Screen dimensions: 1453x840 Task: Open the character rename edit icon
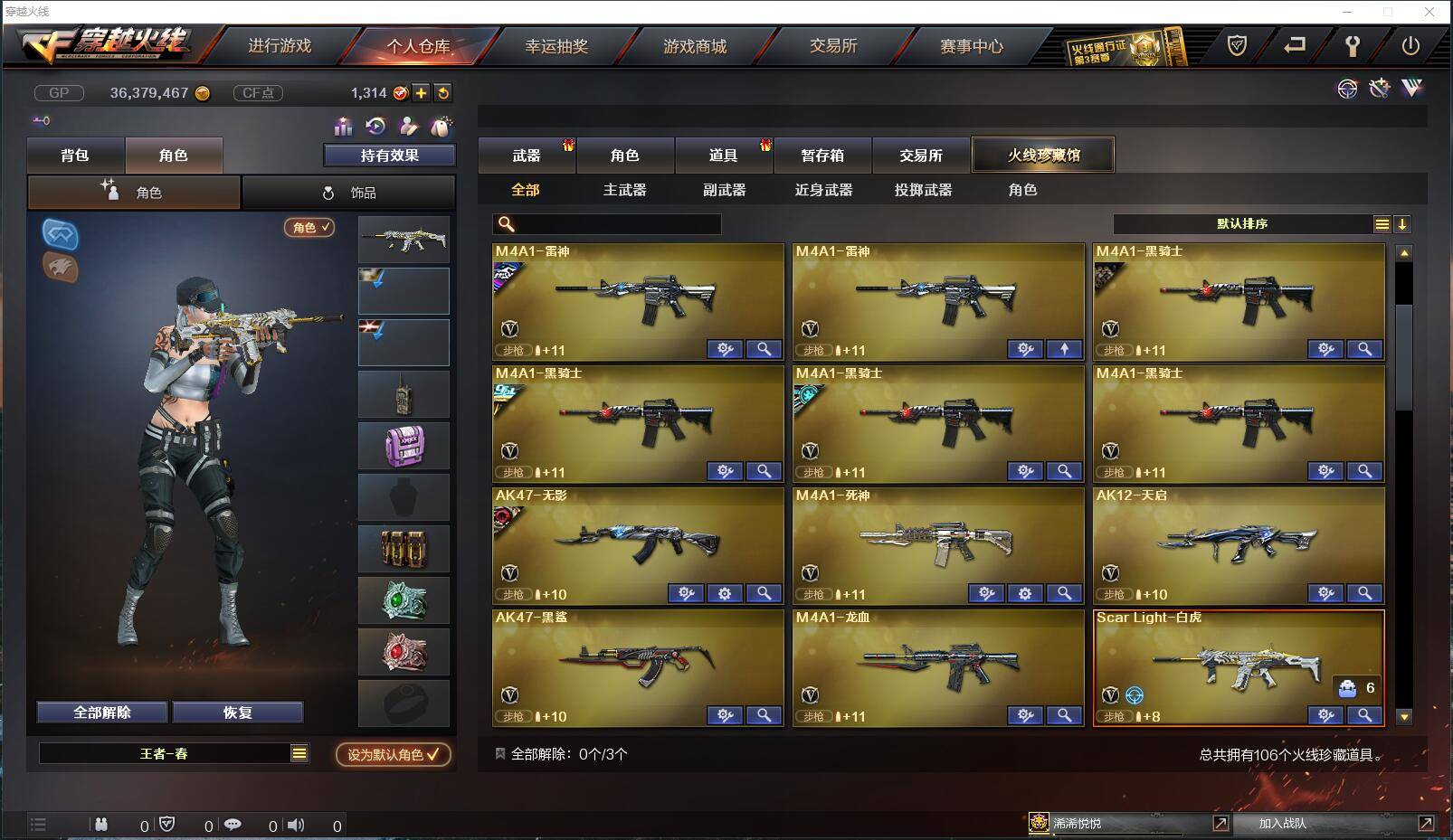[406, 127]
